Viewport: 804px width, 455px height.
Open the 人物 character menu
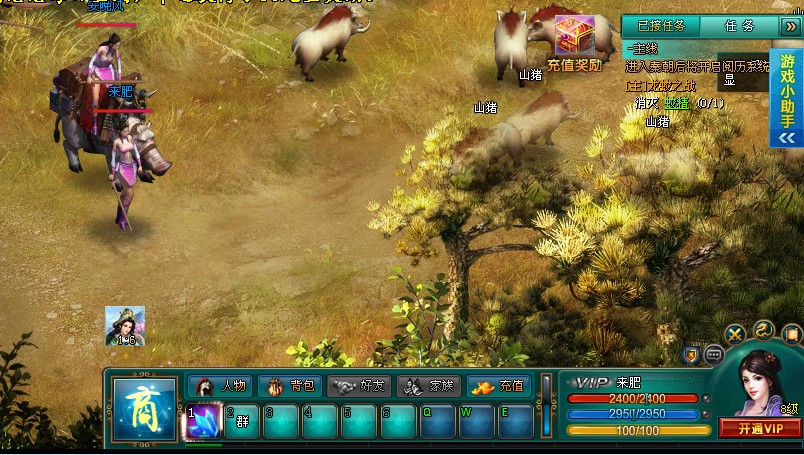221,386
